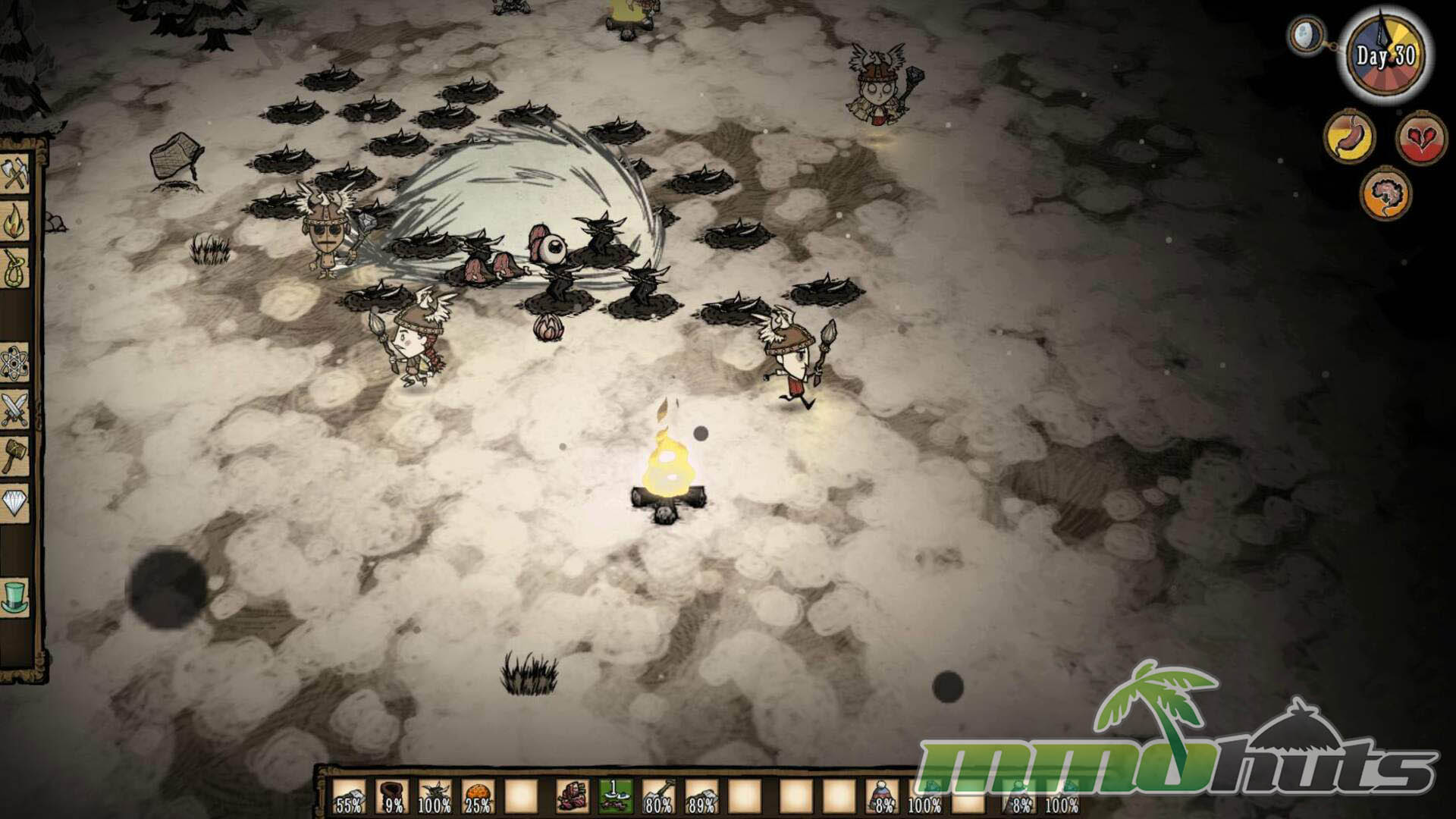This screenshot has width=1456, height=819.
Task: Switch to the Science atom crafting tab
Action: point(15,363)
